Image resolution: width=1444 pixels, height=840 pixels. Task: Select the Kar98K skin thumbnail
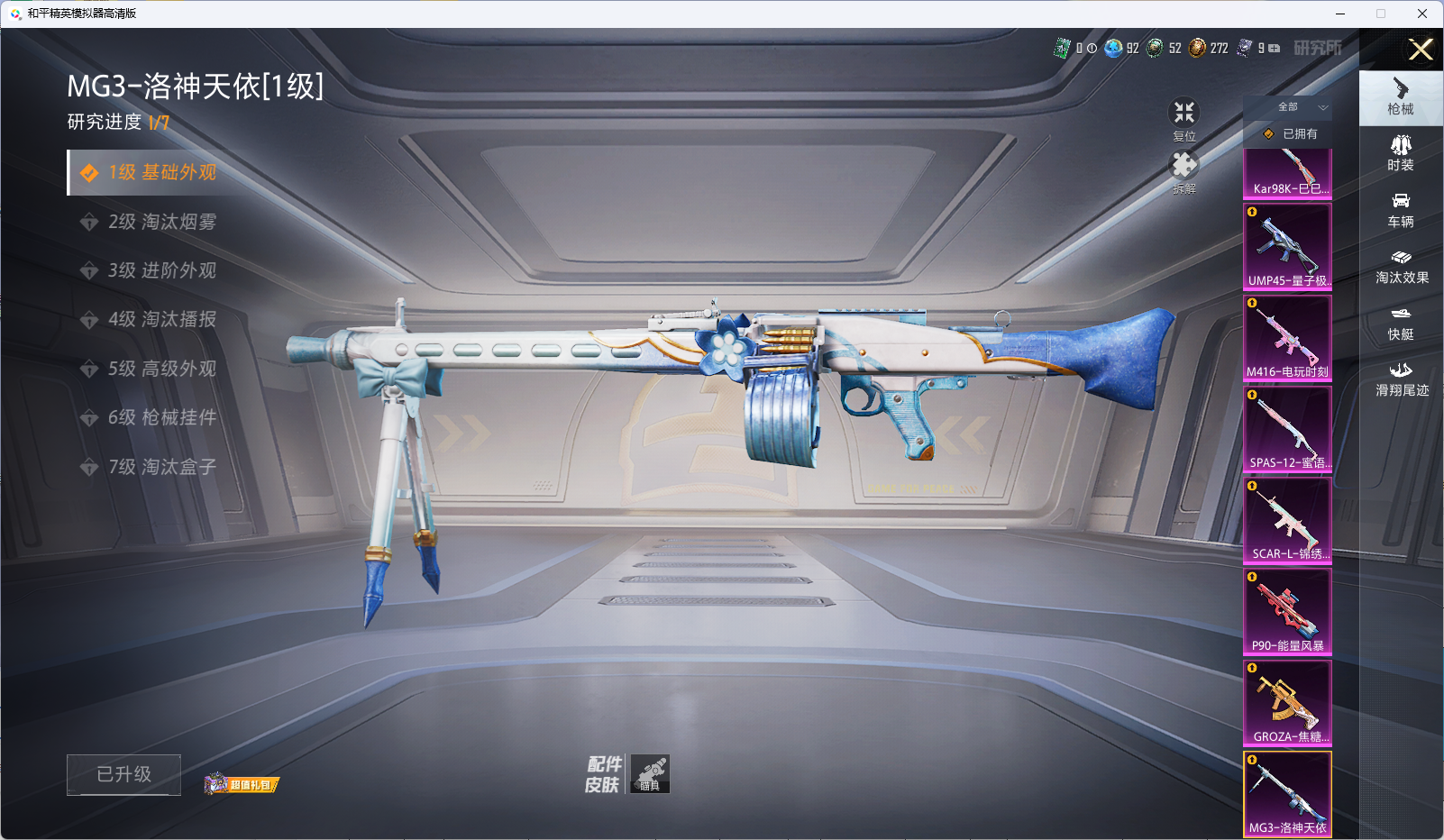(x=1287, y=173)
